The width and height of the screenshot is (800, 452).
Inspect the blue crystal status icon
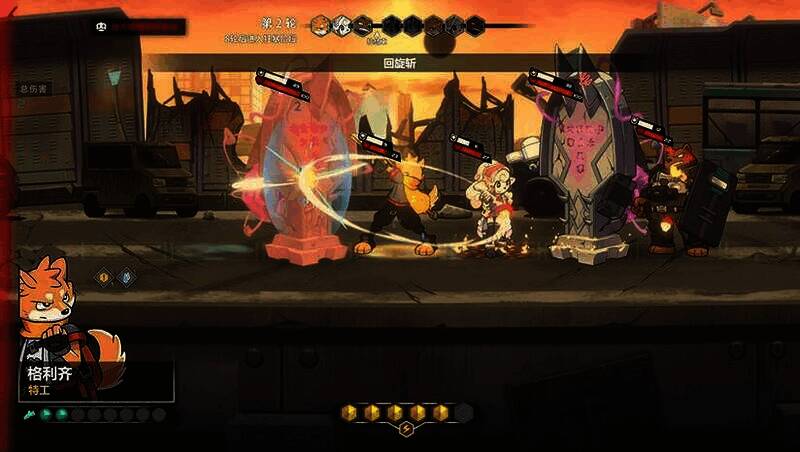[126, 277]
